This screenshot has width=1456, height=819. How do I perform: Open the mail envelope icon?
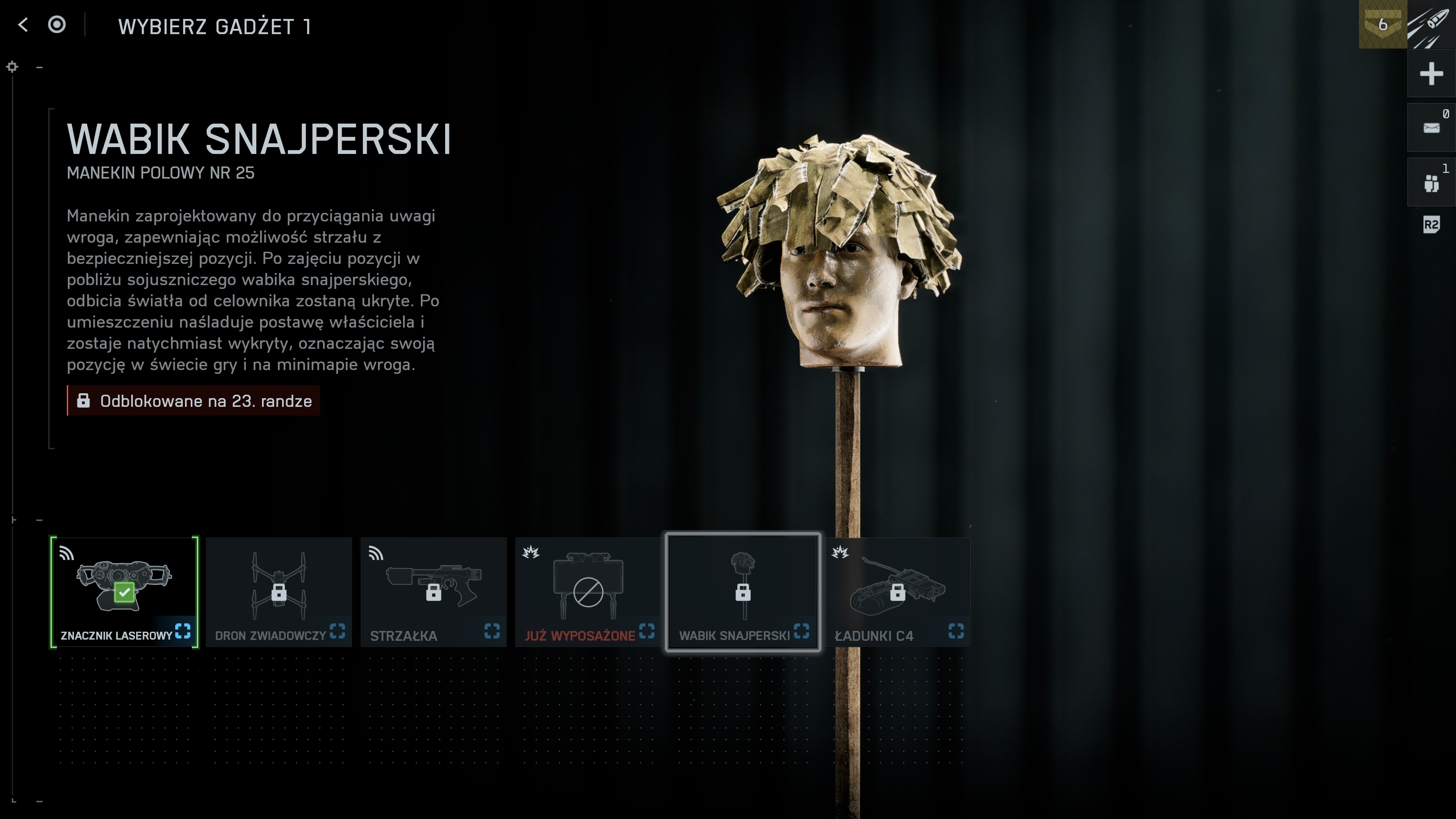pyautogui.click(x=1431, y=128)
